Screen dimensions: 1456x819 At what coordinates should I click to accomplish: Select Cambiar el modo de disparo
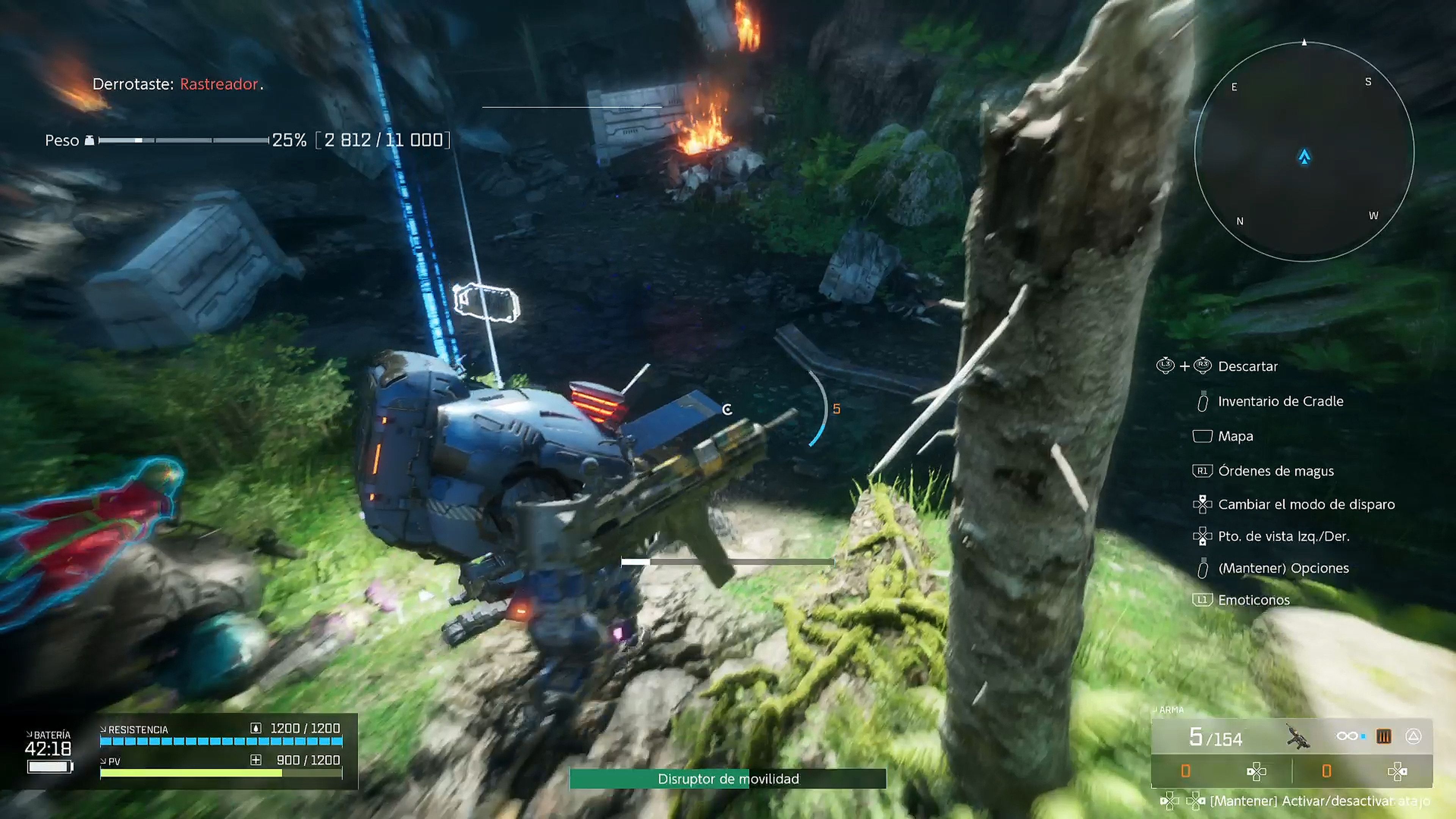click(x=1306, y=504)
